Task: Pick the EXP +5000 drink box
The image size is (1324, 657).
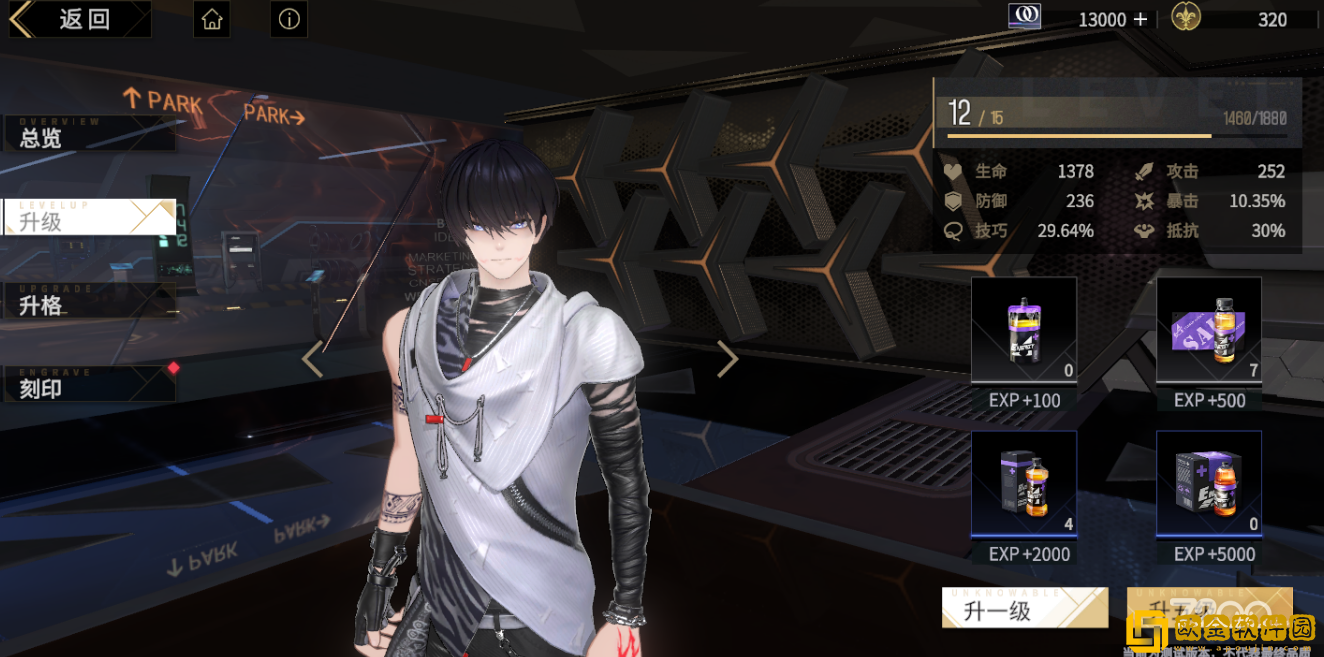Action: pos(1208,484)
